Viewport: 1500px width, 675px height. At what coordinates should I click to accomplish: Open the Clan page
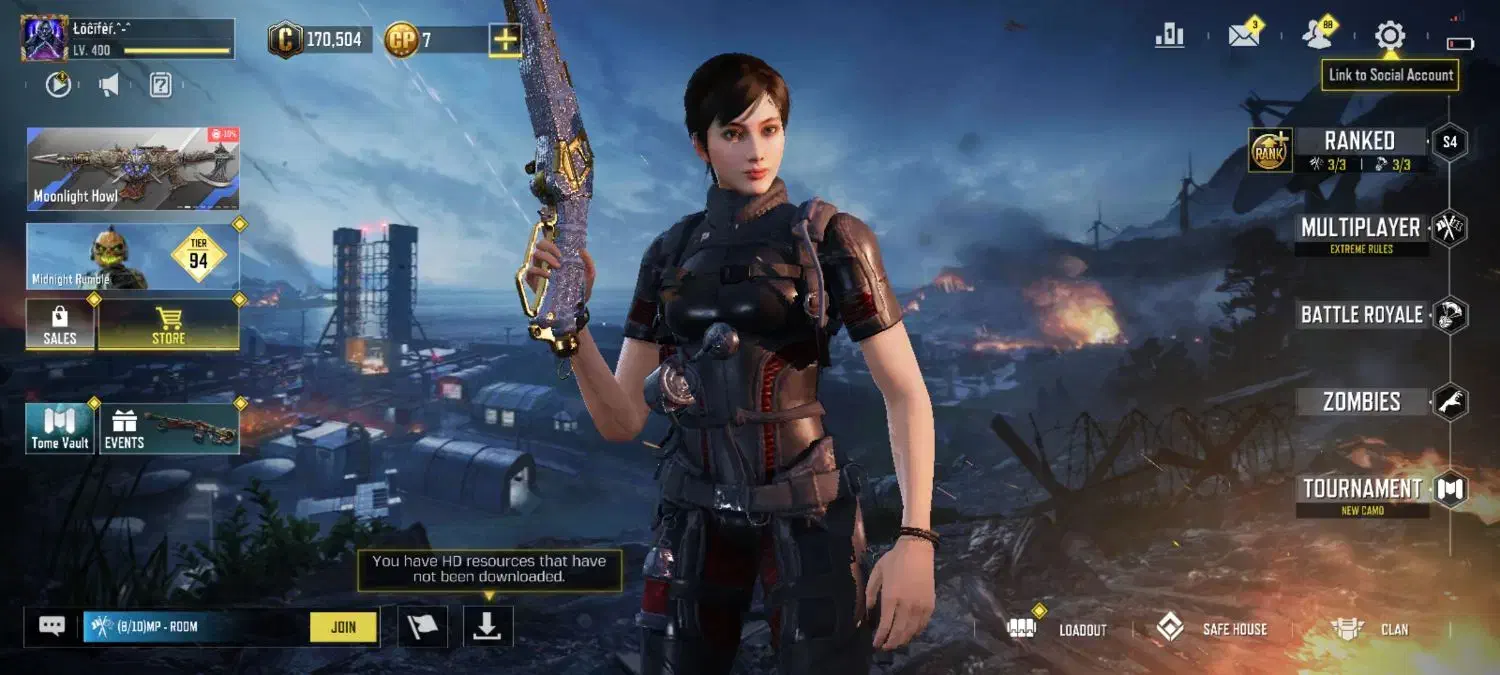point(1370,629)
